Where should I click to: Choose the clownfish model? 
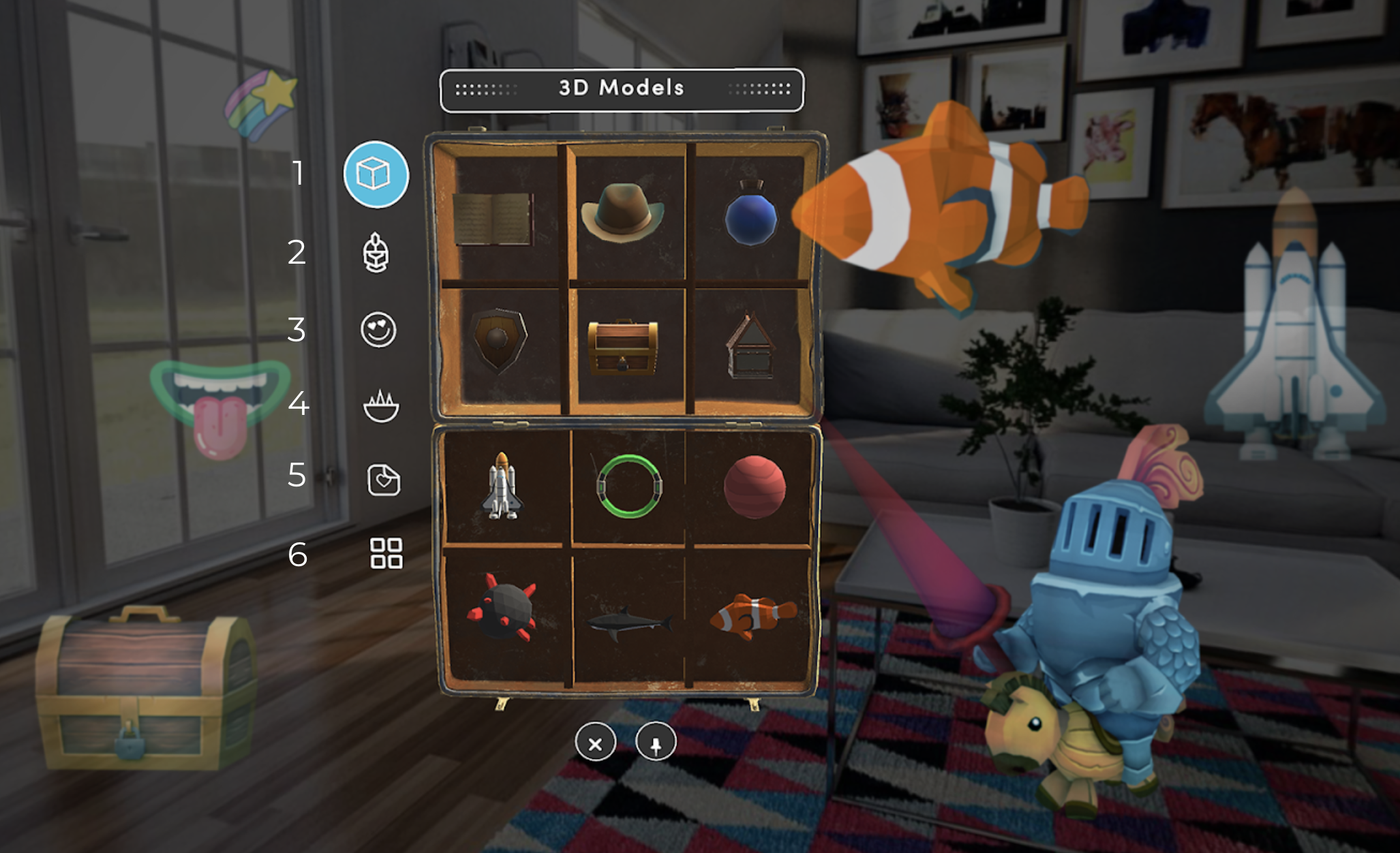[752, 616]
